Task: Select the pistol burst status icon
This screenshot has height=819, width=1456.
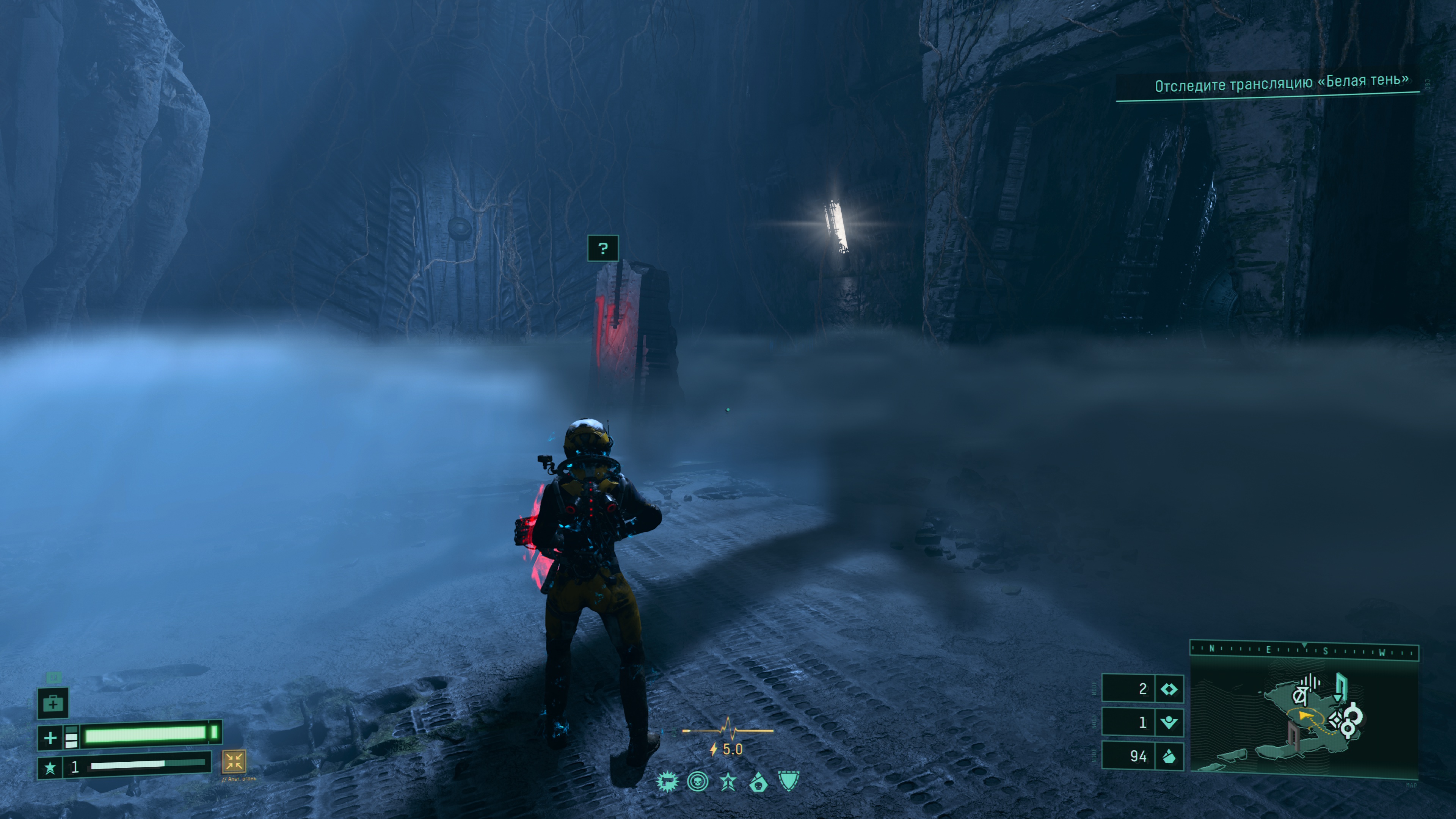Action: (667, 782)
